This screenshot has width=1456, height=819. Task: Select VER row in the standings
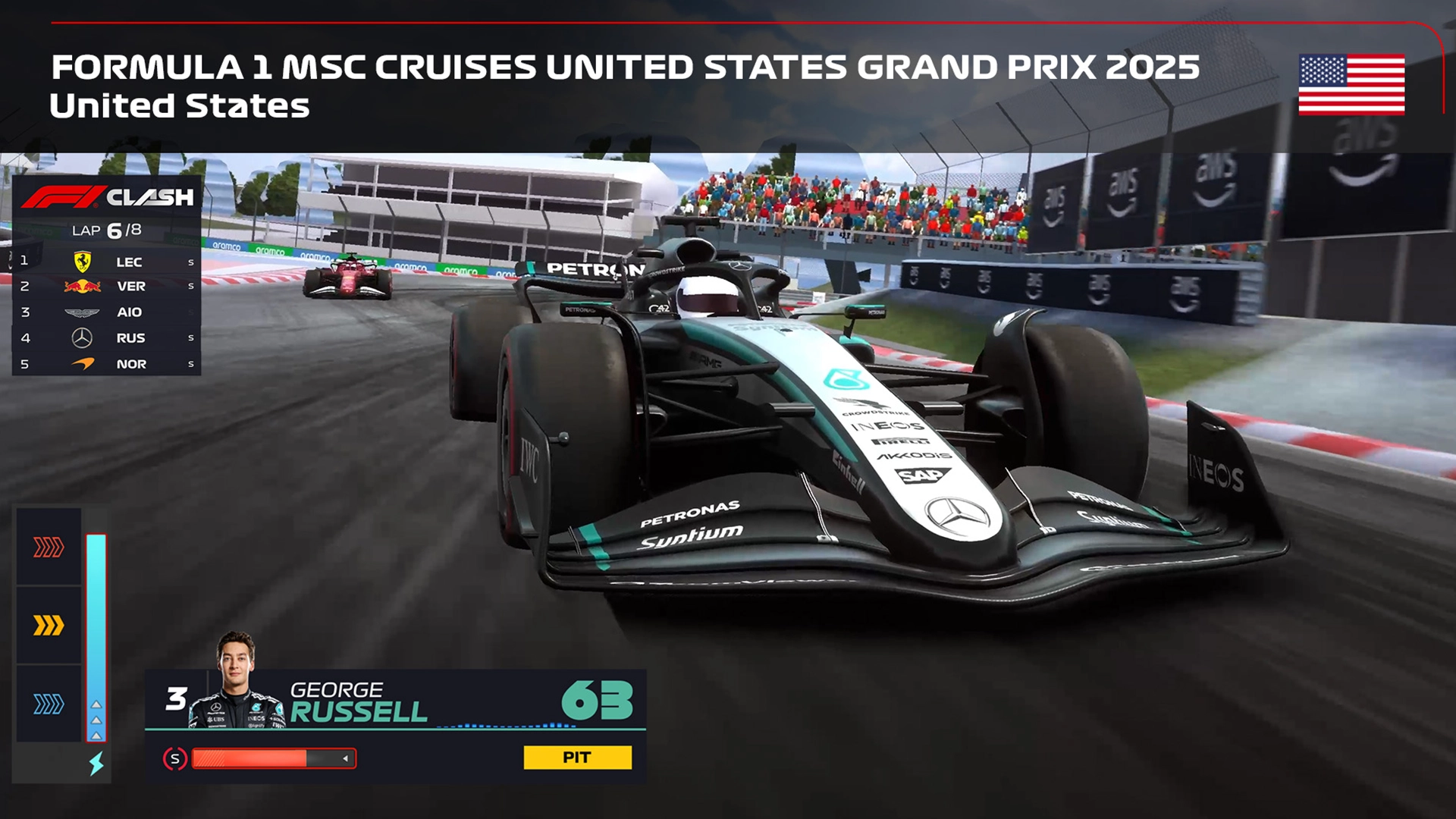pyautogui.click(x=107, y=287)
